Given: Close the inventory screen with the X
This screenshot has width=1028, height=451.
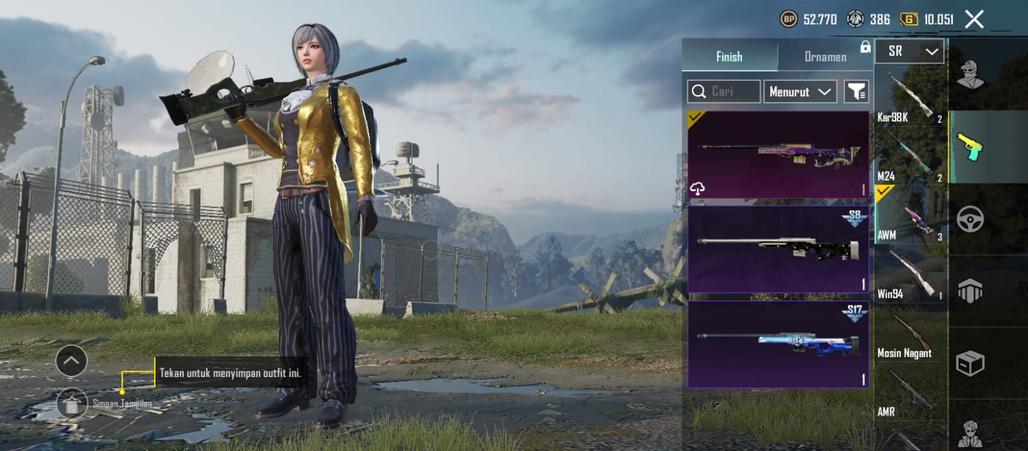Looking at the screenshot, I should pos(974,19).
